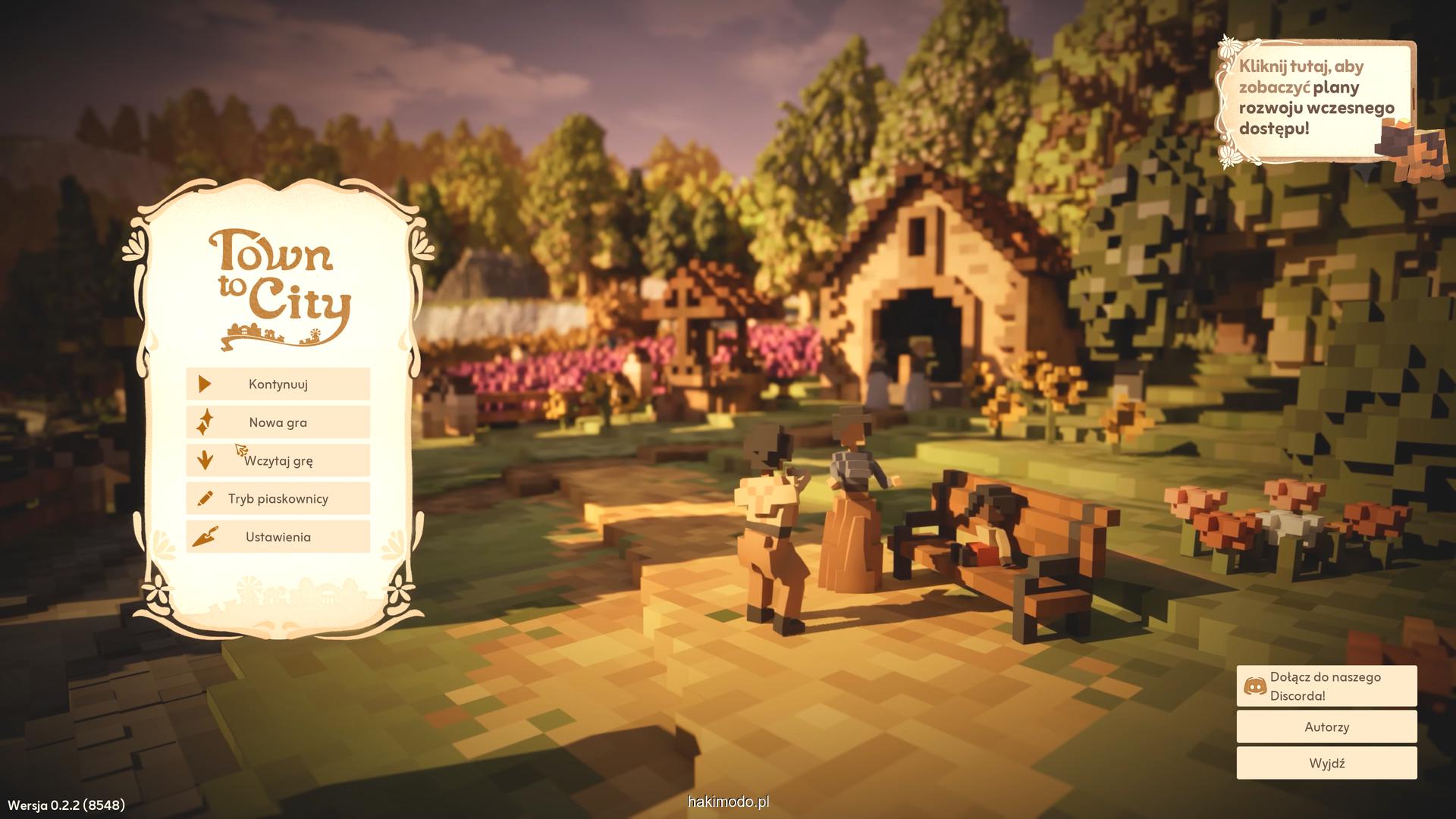Join the Discord server
Image resolution: width=1456 pixels, height=819 pixels.
click(x=1326, y=686)
